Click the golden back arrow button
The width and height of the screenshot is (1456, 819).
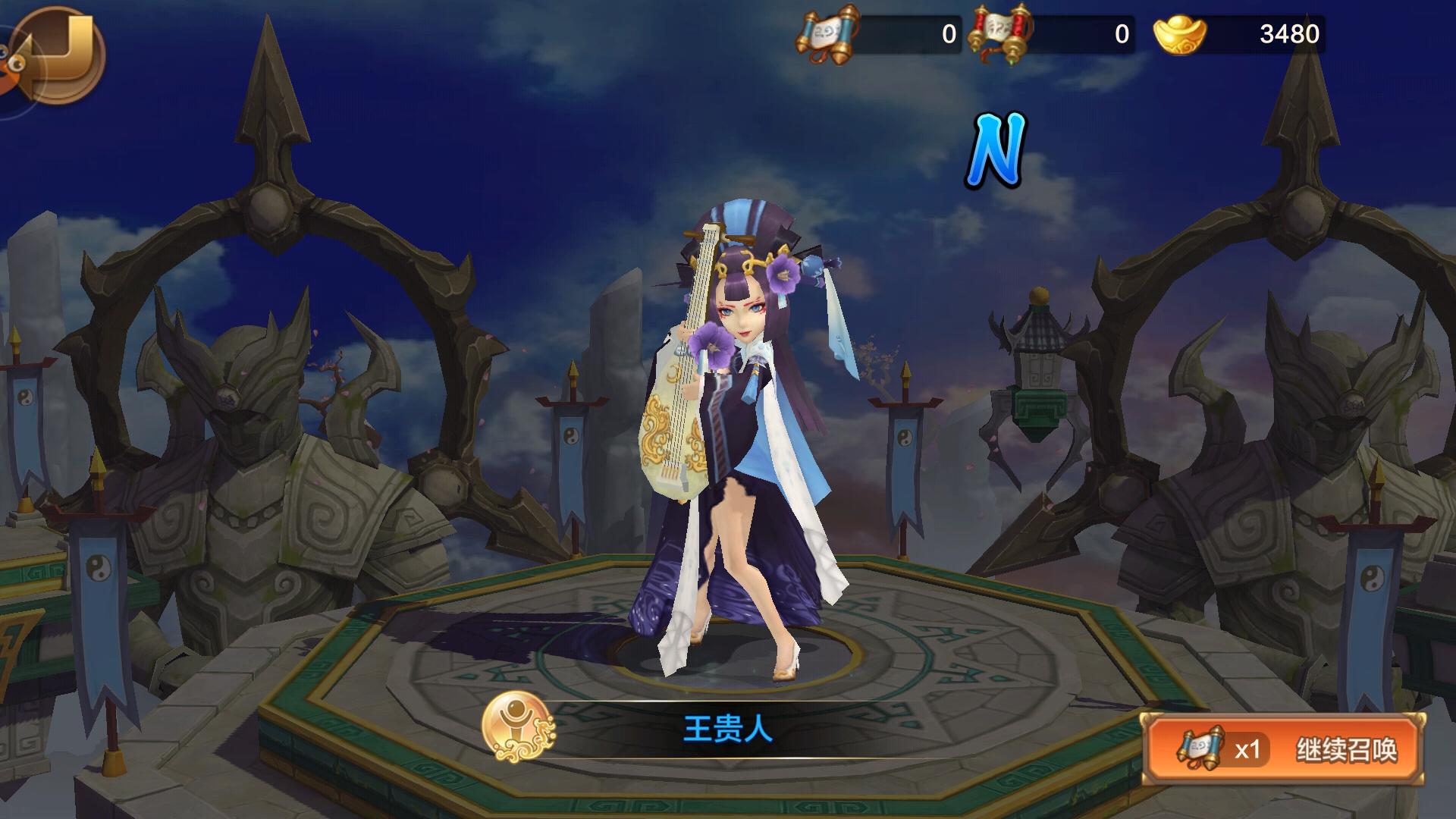[61, 53]
